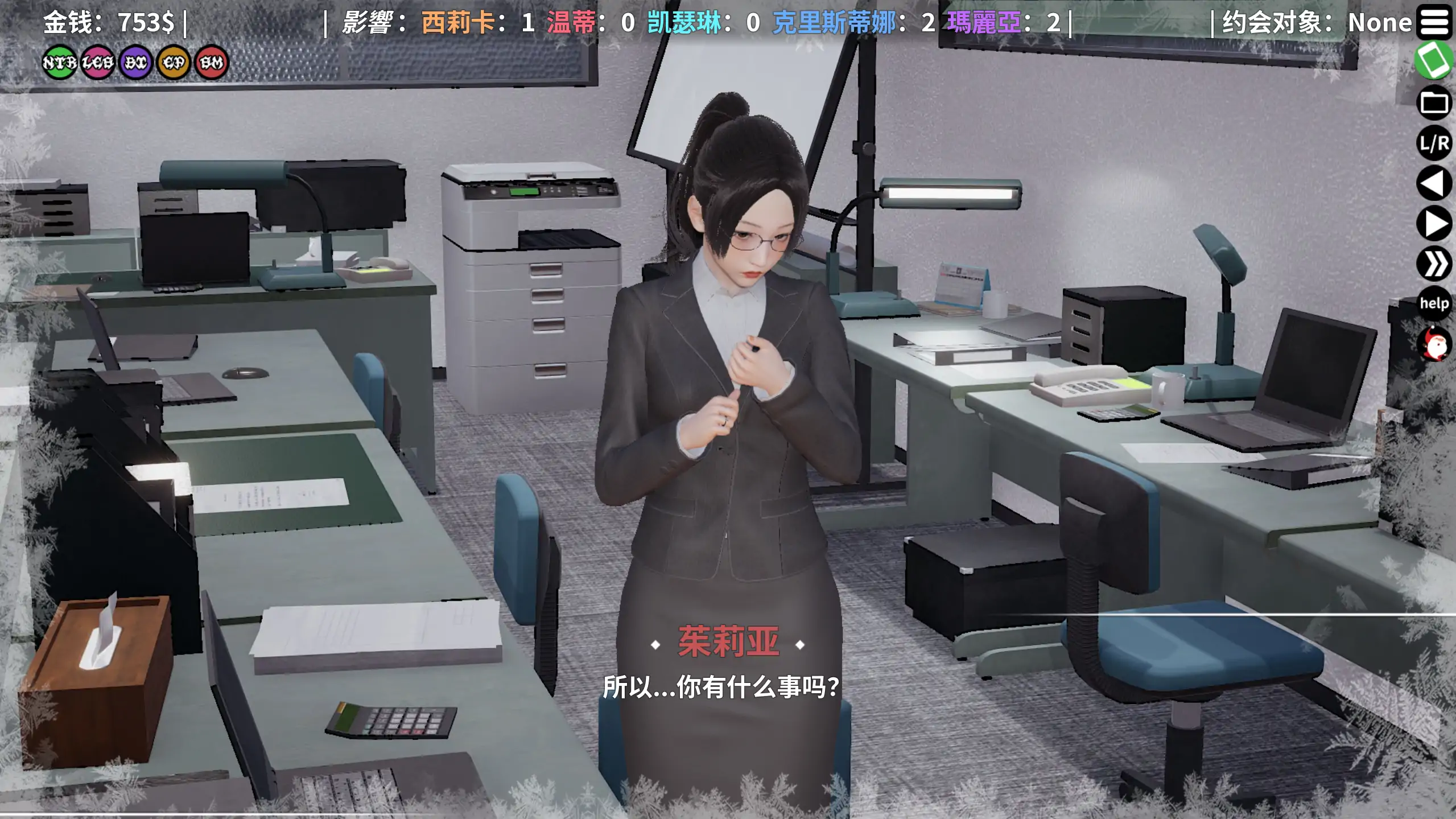Open the help icon
Screen dimensions: 1456x819
click(1435, 304)
